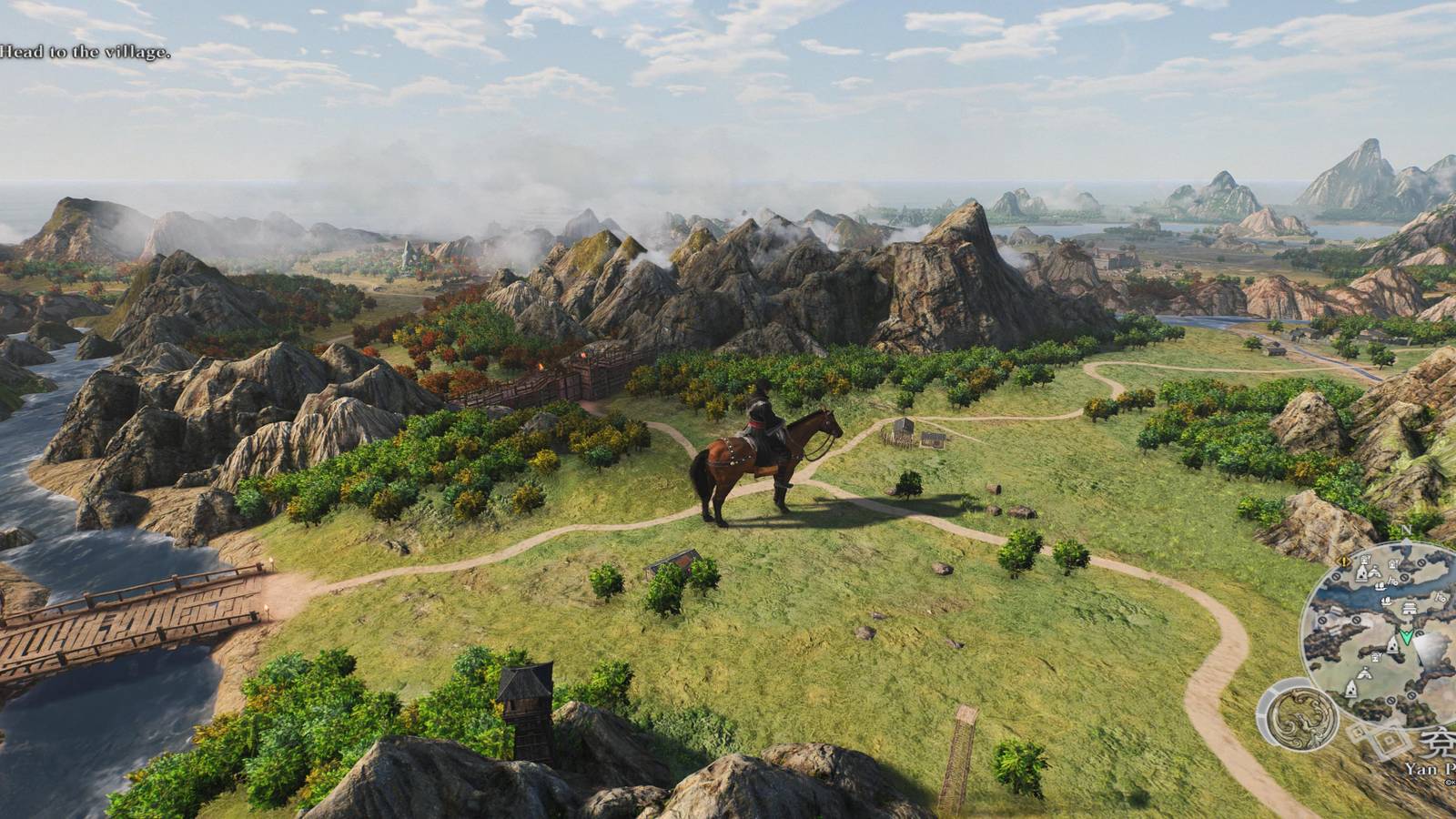This screenshot has height=819, width=1456.
Task: Select the green player arrow on the minimap
Action: click(x=1405, y=636)
